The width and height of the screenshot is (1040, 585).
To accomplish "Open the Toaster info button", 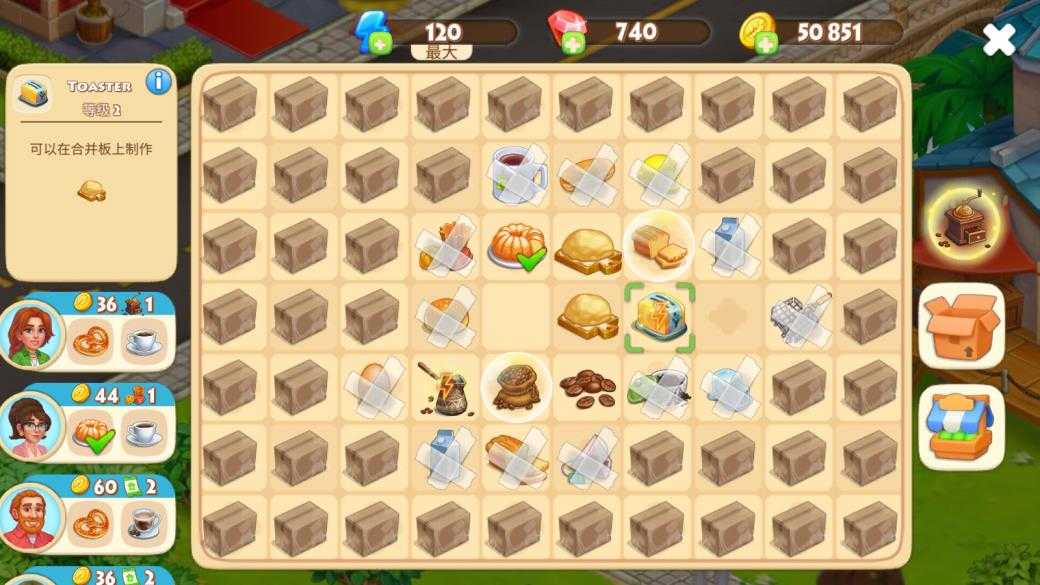I will pyautogui.click(x=158, y=82).
